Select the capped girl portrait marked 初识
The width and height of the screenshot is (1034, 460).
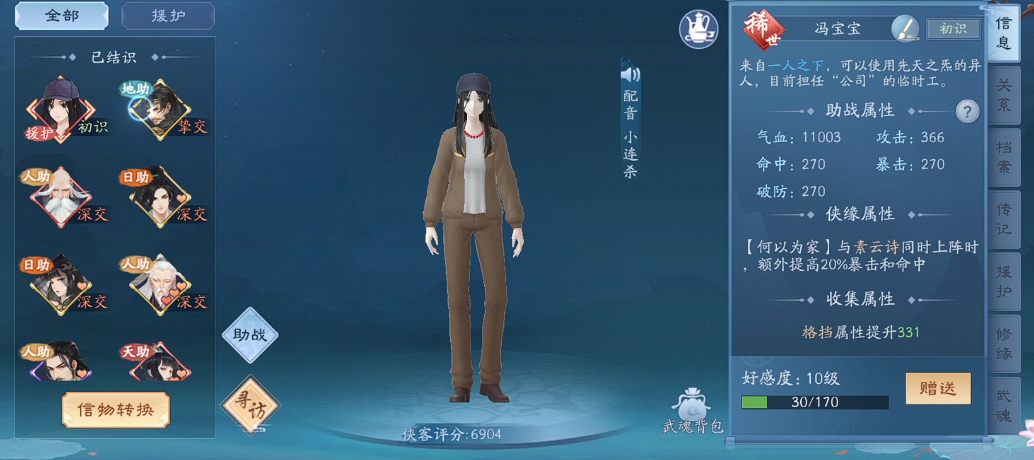coord(60,108)
